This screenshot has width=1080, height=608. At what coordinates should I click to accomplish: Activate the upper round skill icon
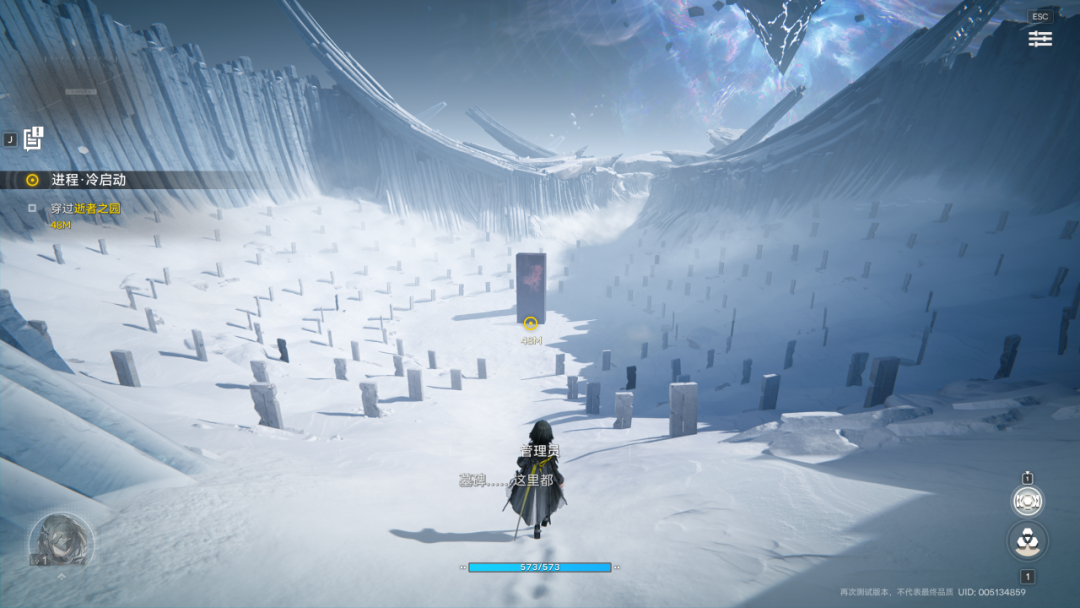click(1027, 500)
